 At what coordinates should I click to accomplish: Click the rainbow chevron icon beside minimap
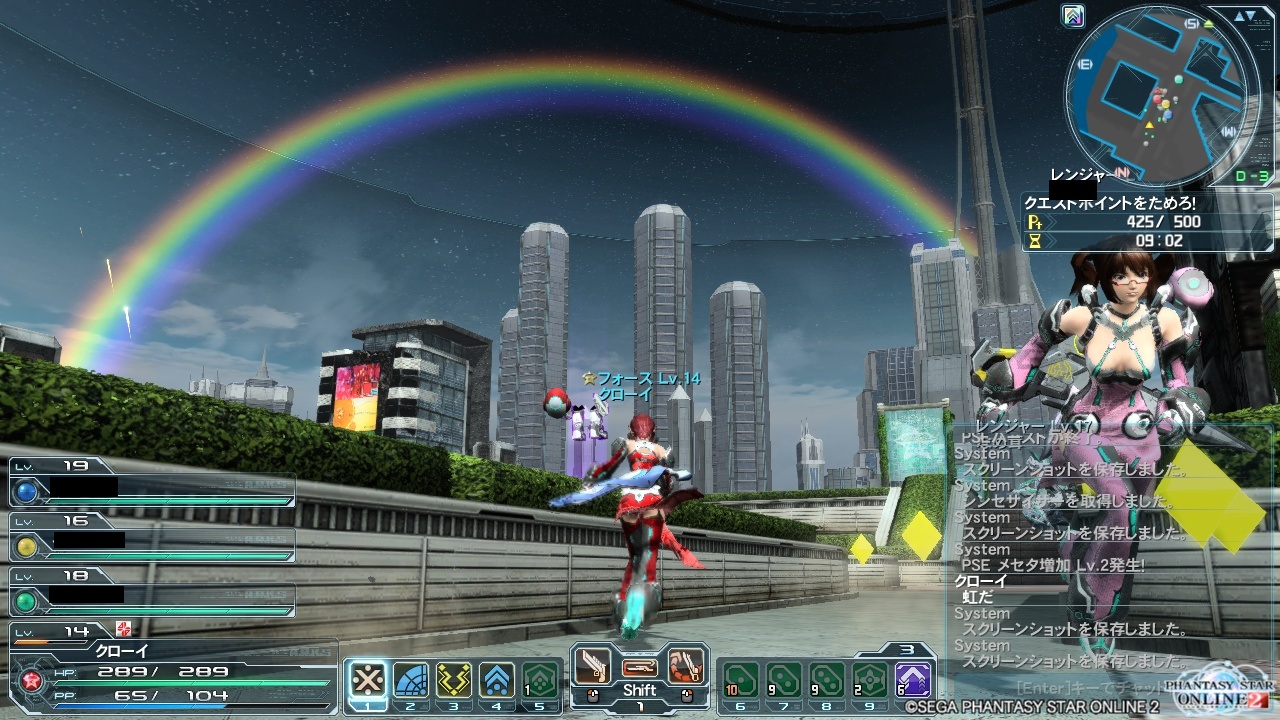tap(1073, 16)
